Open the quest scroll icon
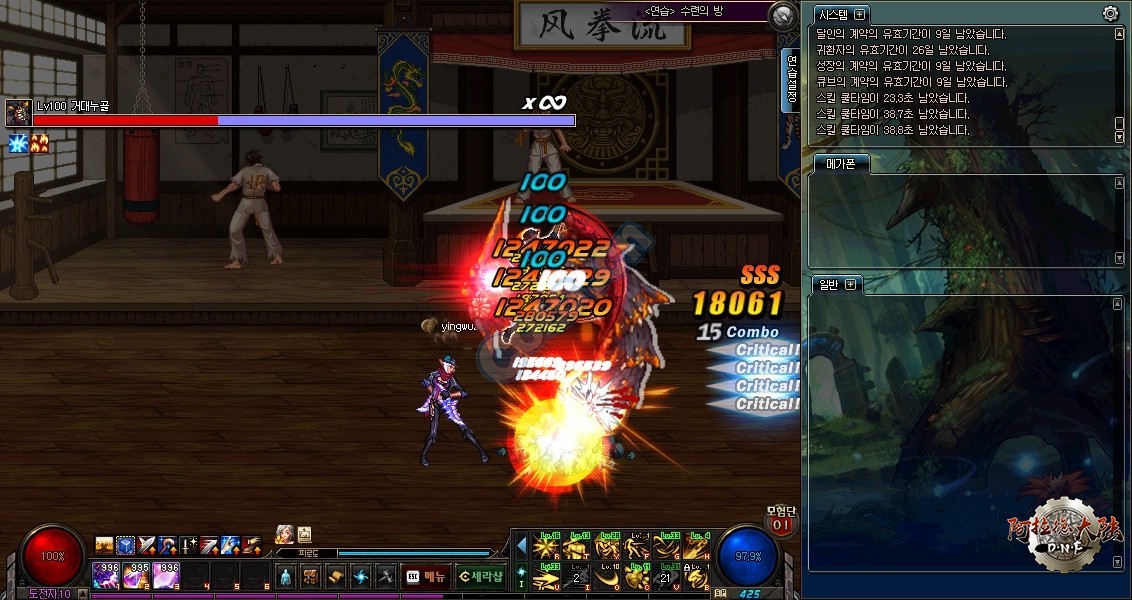 tap(335, 576)
